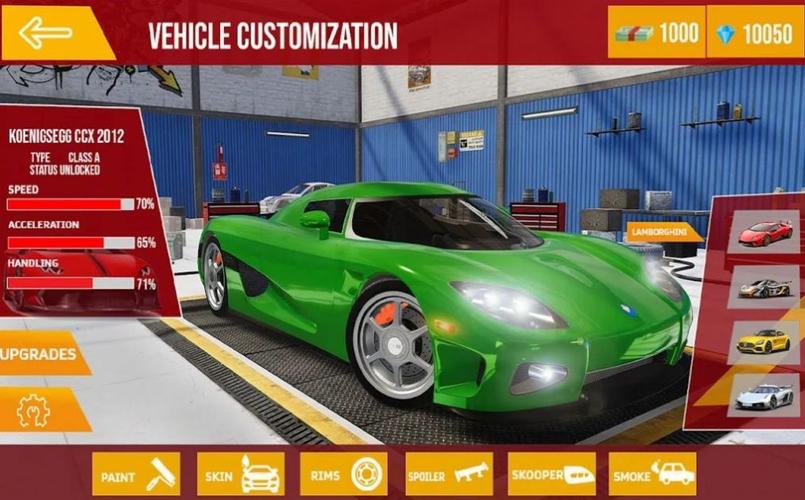This screenshot has height=500, width=805.
Task: Tap the diamond balance showing 10050
Action: tap(755, 33)
